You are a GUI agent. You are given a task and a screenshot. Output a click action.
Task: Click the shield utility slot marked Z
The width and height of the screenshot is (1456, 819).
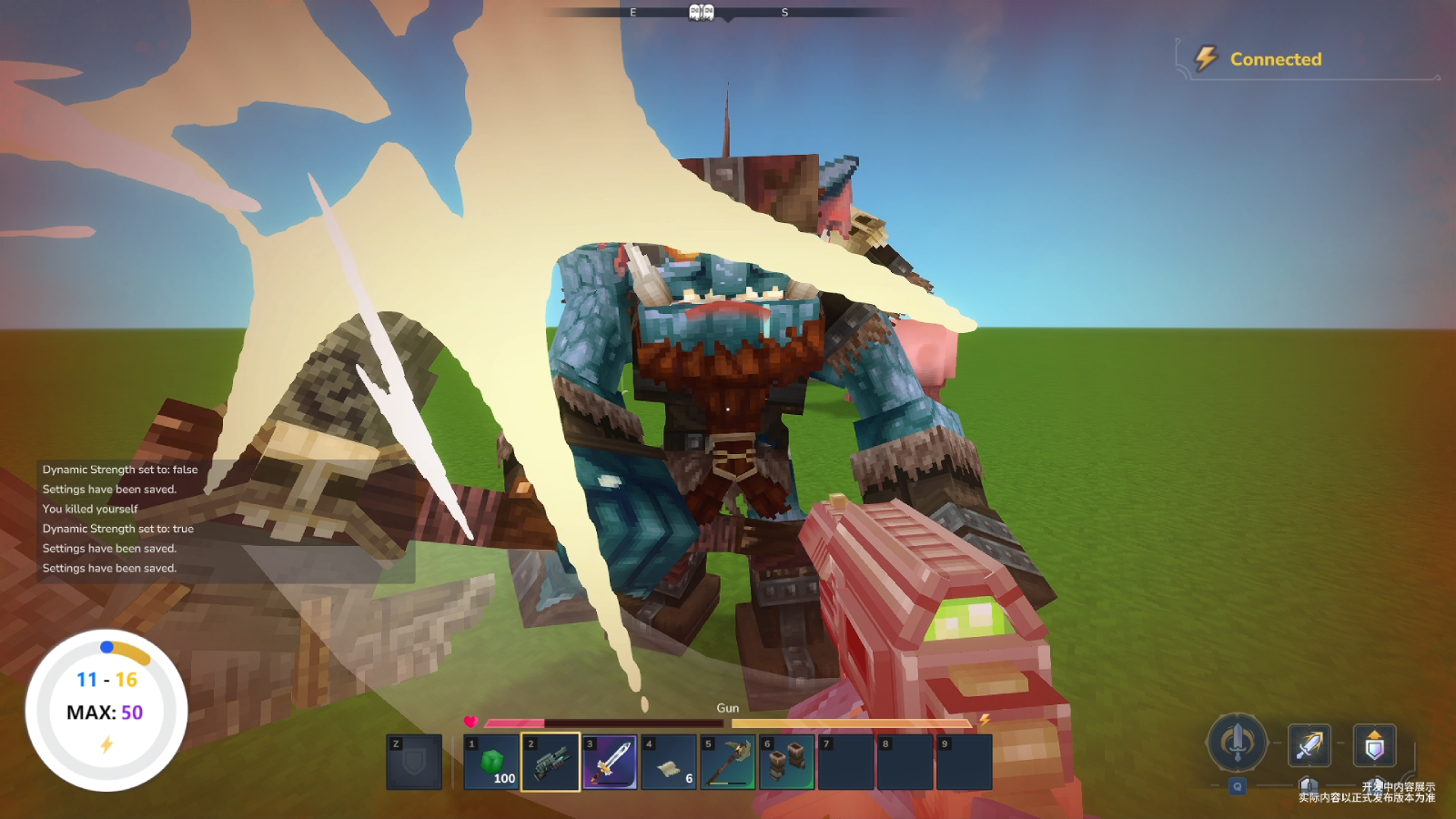tap(414, 762)
